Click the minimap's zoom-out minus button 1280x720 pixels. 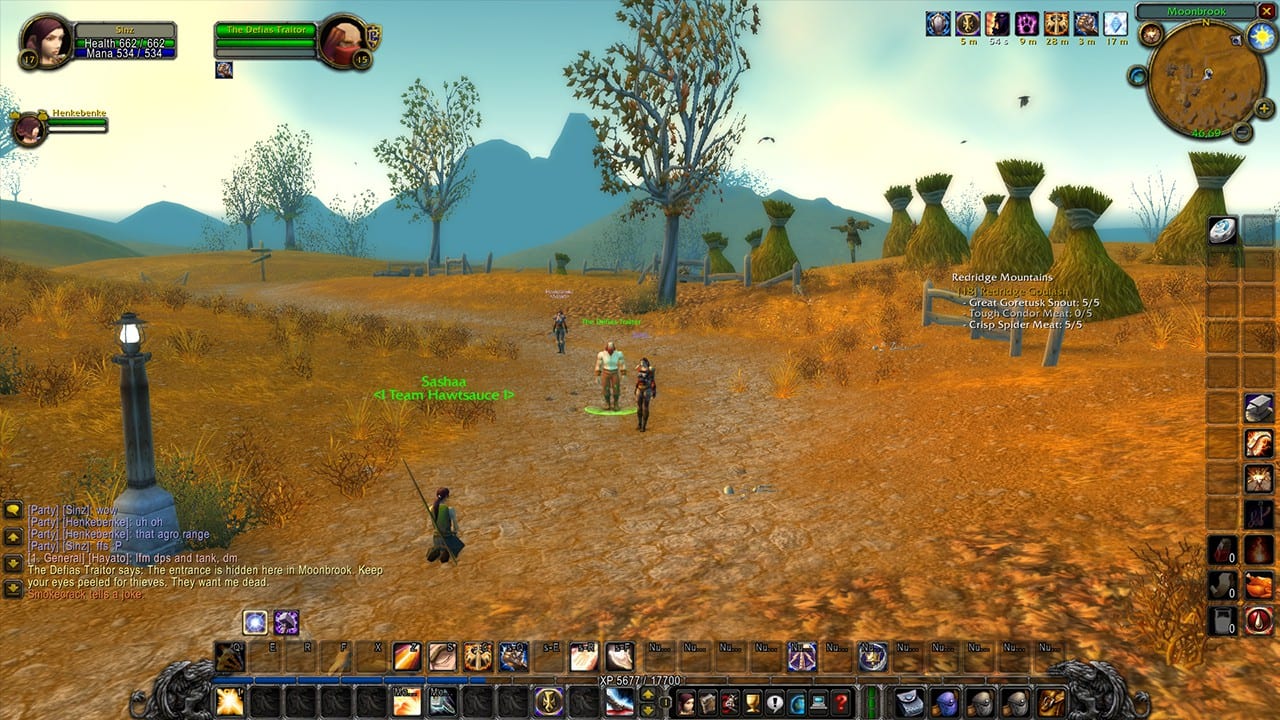point(1241,132)
